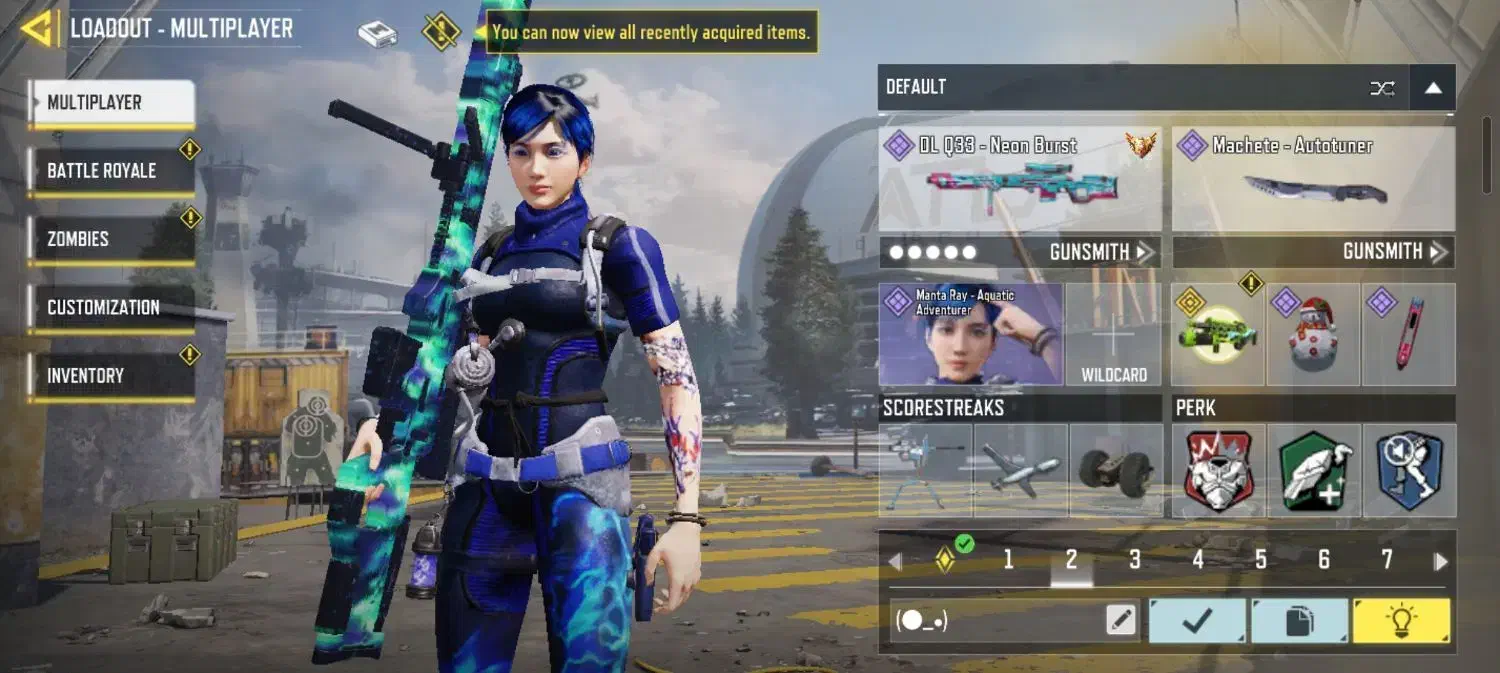Screen dimensions: 1500x673
Task: Add a Wildcard to the loadout
Action: pos(1114,335)
